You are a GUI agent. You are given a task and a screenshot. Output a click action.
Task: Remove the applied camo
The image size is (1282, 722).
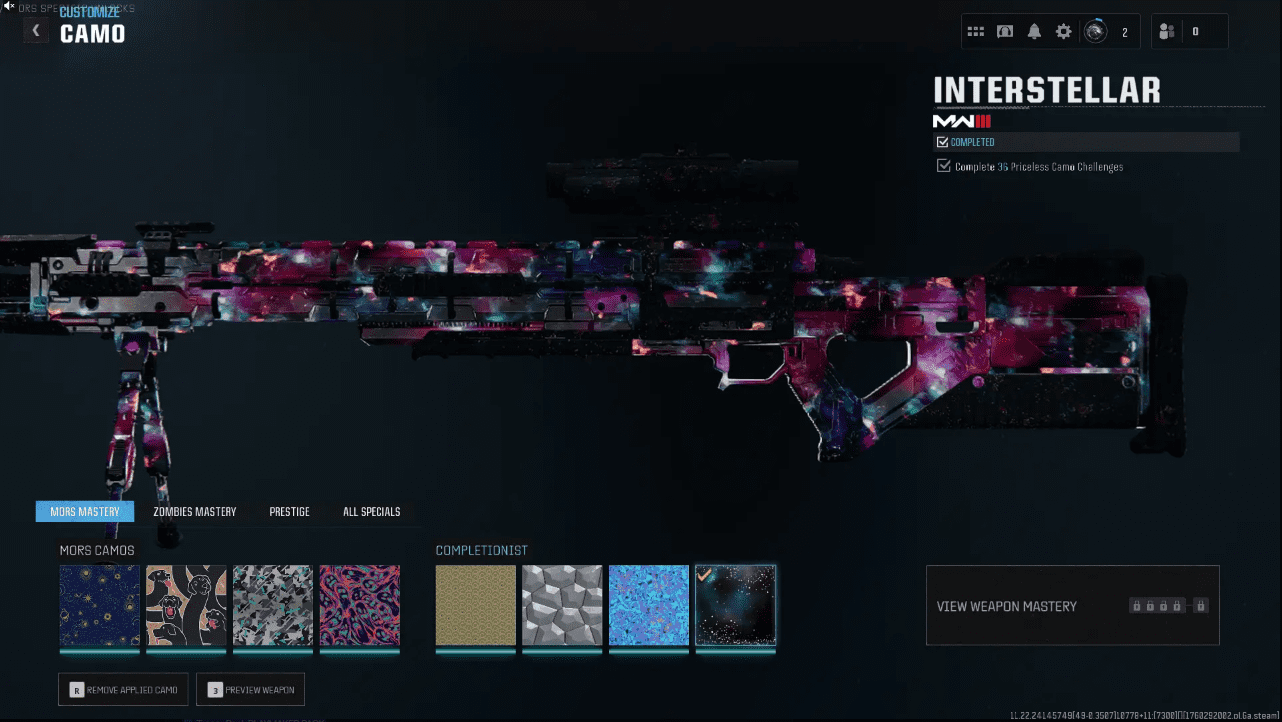pyautogui.click(x=123, y=690)
